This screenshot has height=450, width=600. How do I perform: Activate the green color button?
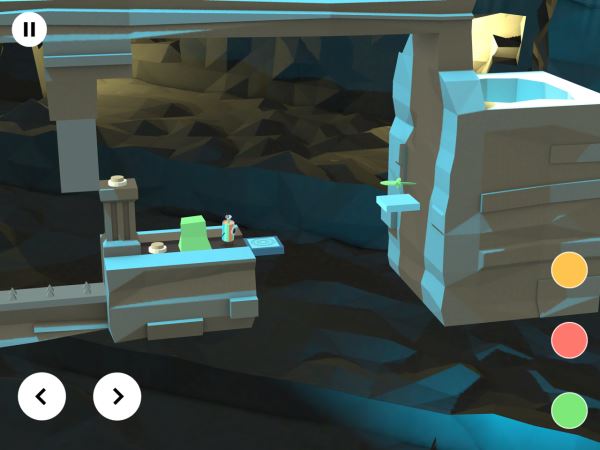569,410
